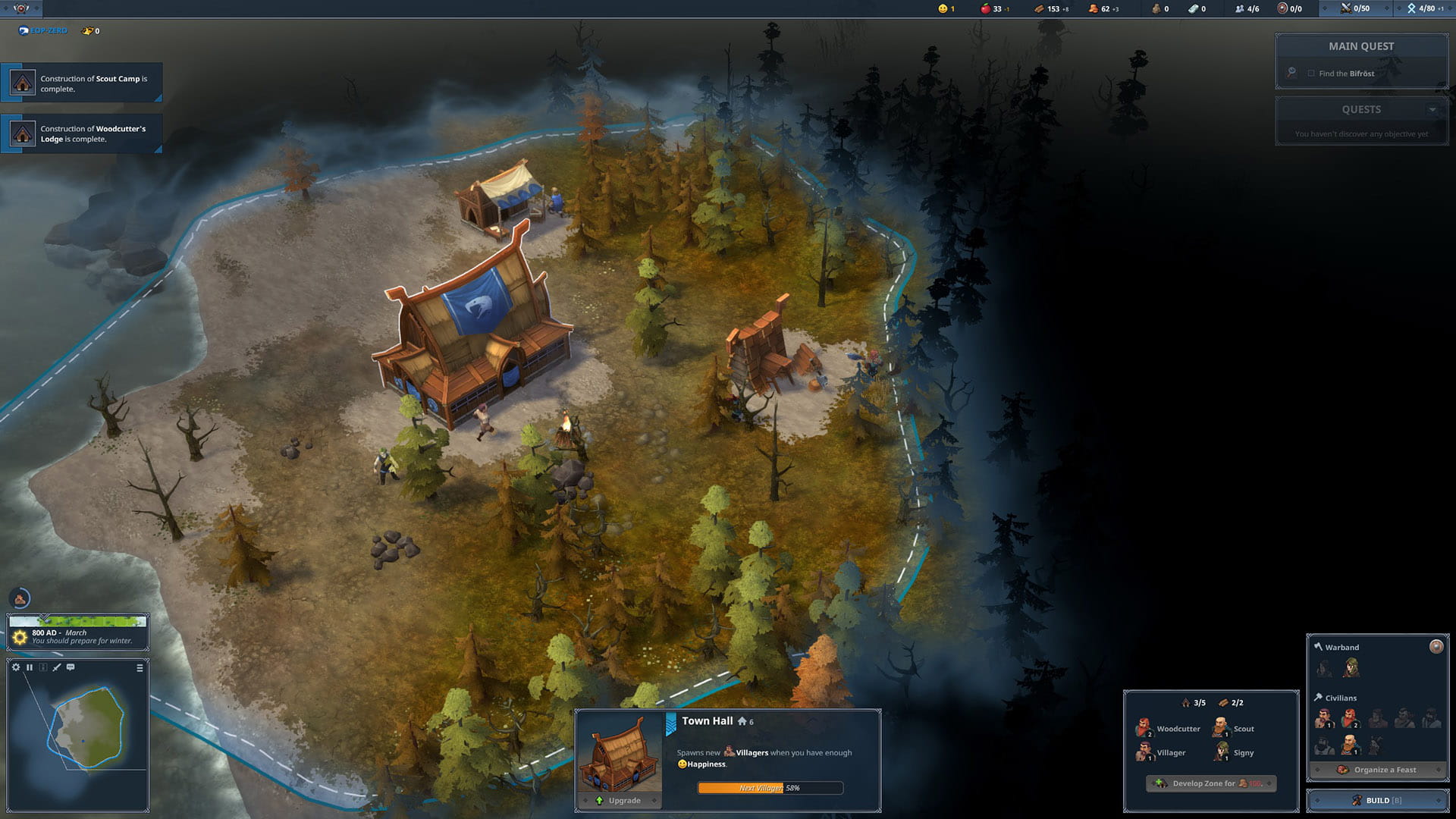Screen dimensions: 1456x819
Task: Open chat with the speech bubble icon
Action: 71,667
